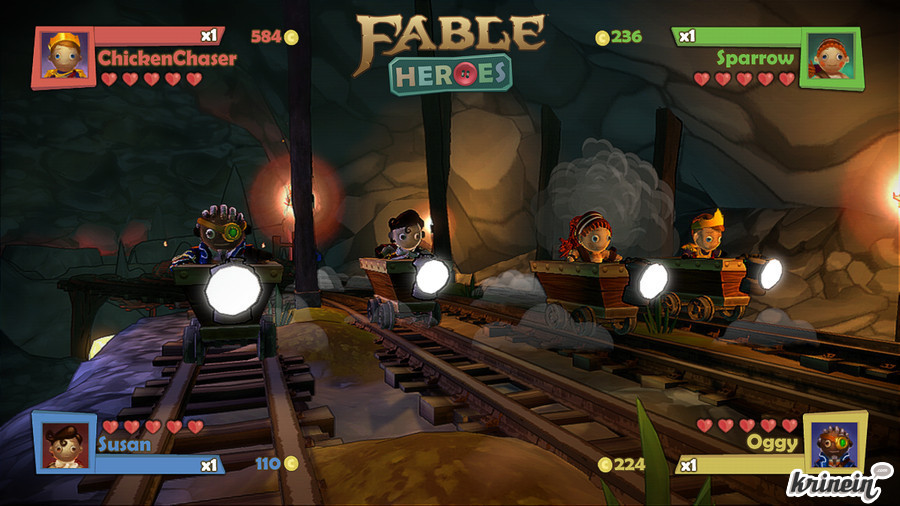Open Oggy's character portrait

pos(834,440)
